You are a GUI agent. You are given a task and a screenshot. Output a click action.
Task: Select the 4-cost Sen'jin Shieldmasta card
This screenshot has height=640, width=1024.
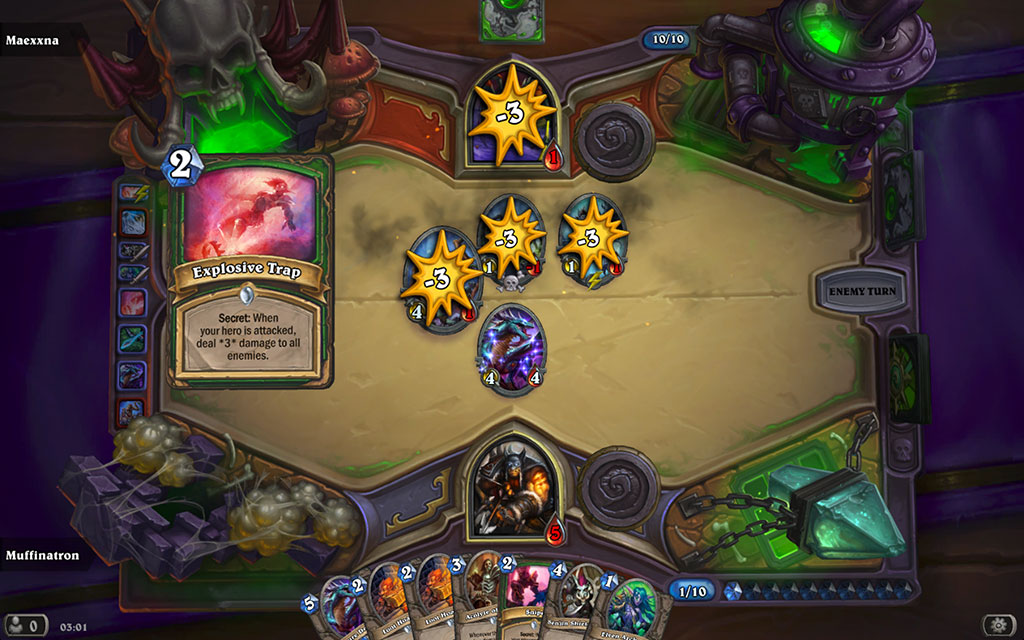click(575, 604)
